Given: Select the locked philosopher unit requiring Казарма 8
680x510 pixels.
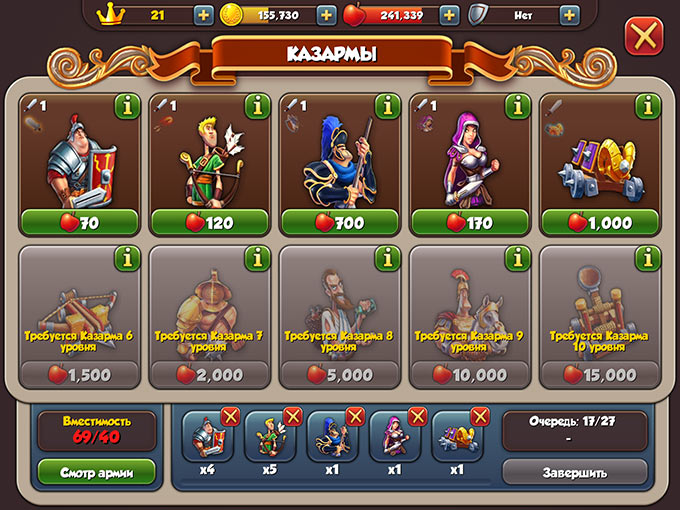Looking at the screenshot, I should (x=339, y=320).
